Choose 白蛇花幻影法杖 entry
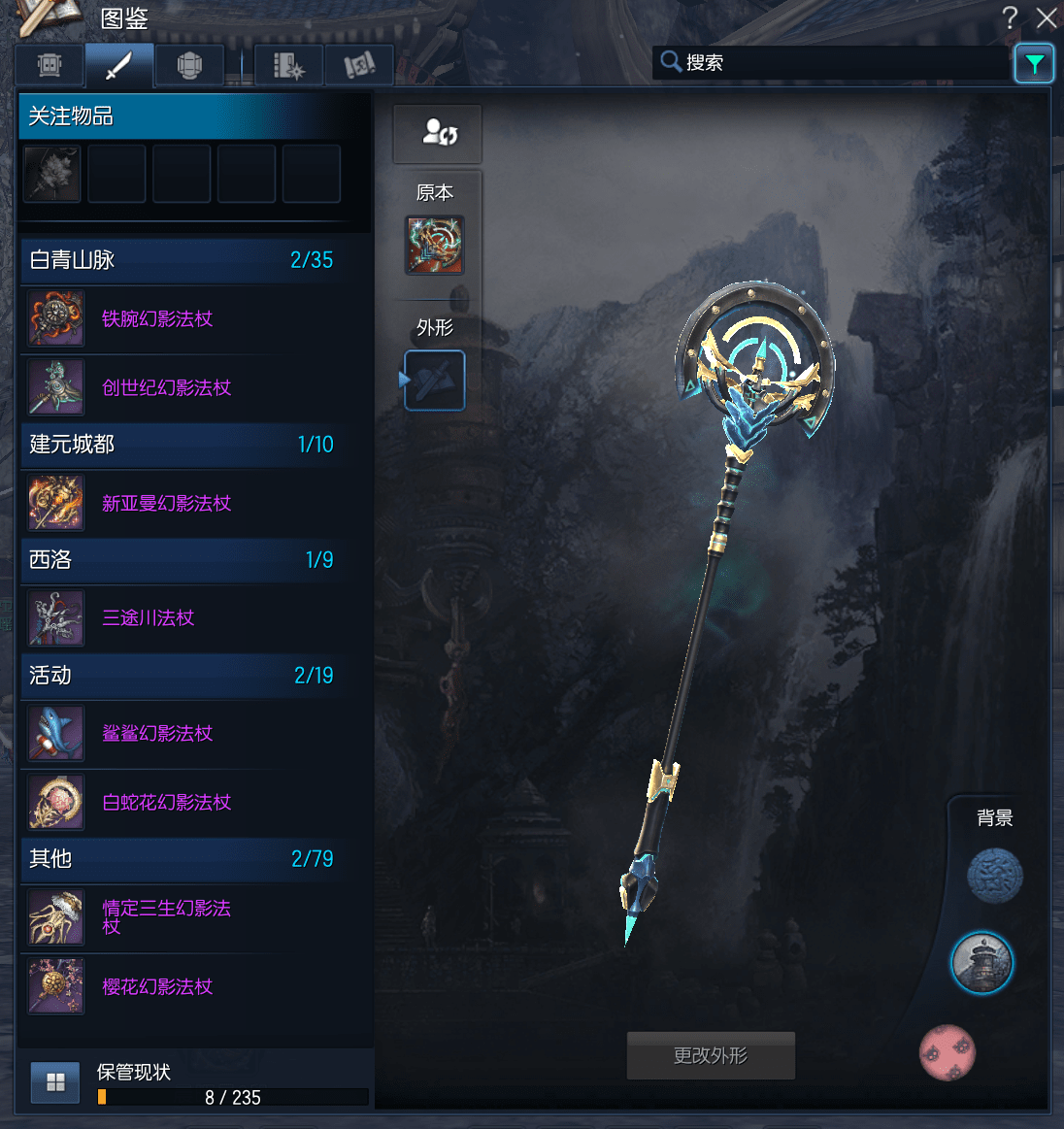Screen dimensions: 1064x1129 [166, 803]
